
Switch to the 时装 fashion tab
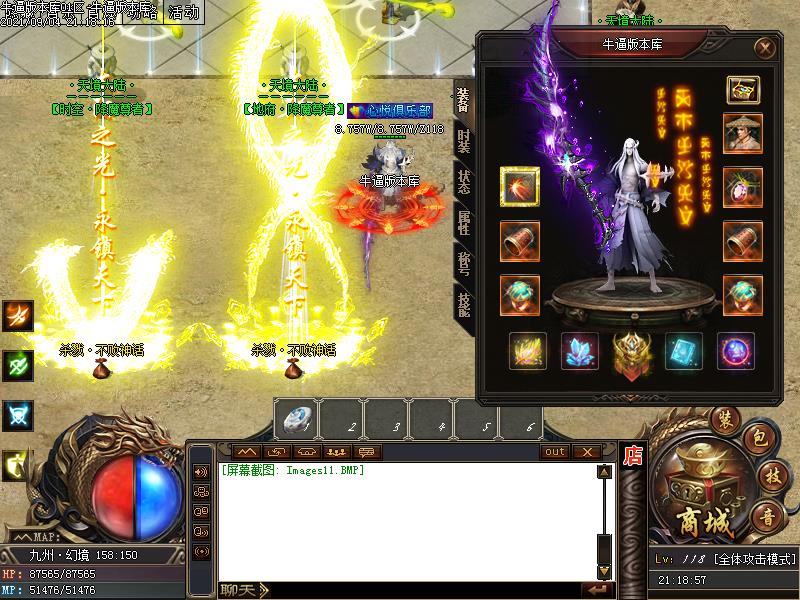pos(464,143)
